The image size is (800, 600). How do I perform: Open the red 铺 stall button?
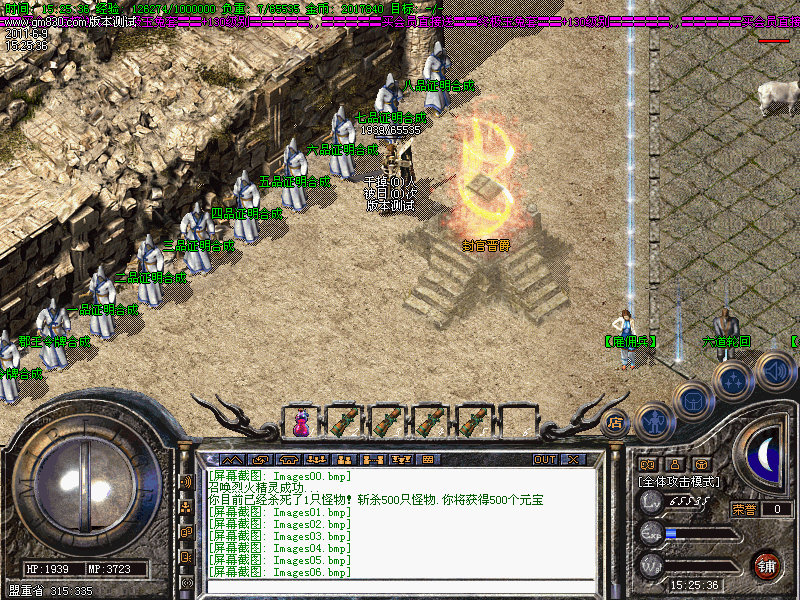(x=766, y=564)
